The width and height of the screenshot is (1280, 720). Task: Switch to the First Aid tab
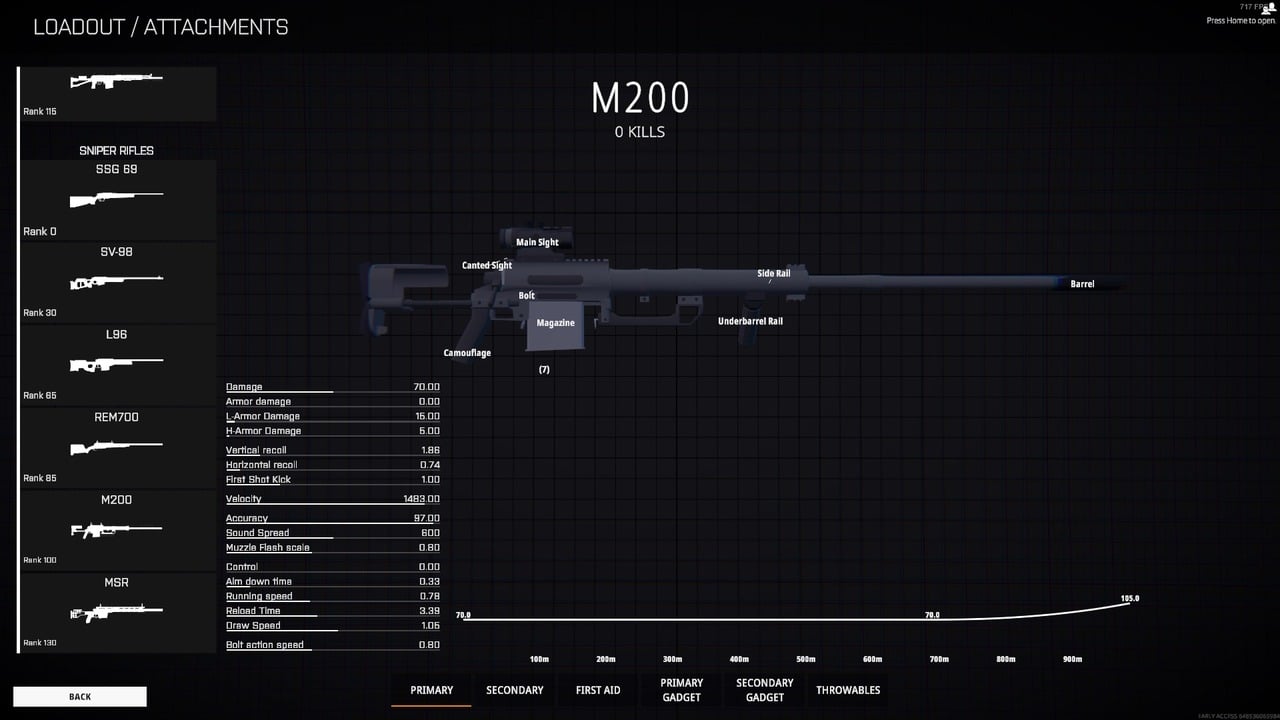pyautogui.click(x=598, y=690)
